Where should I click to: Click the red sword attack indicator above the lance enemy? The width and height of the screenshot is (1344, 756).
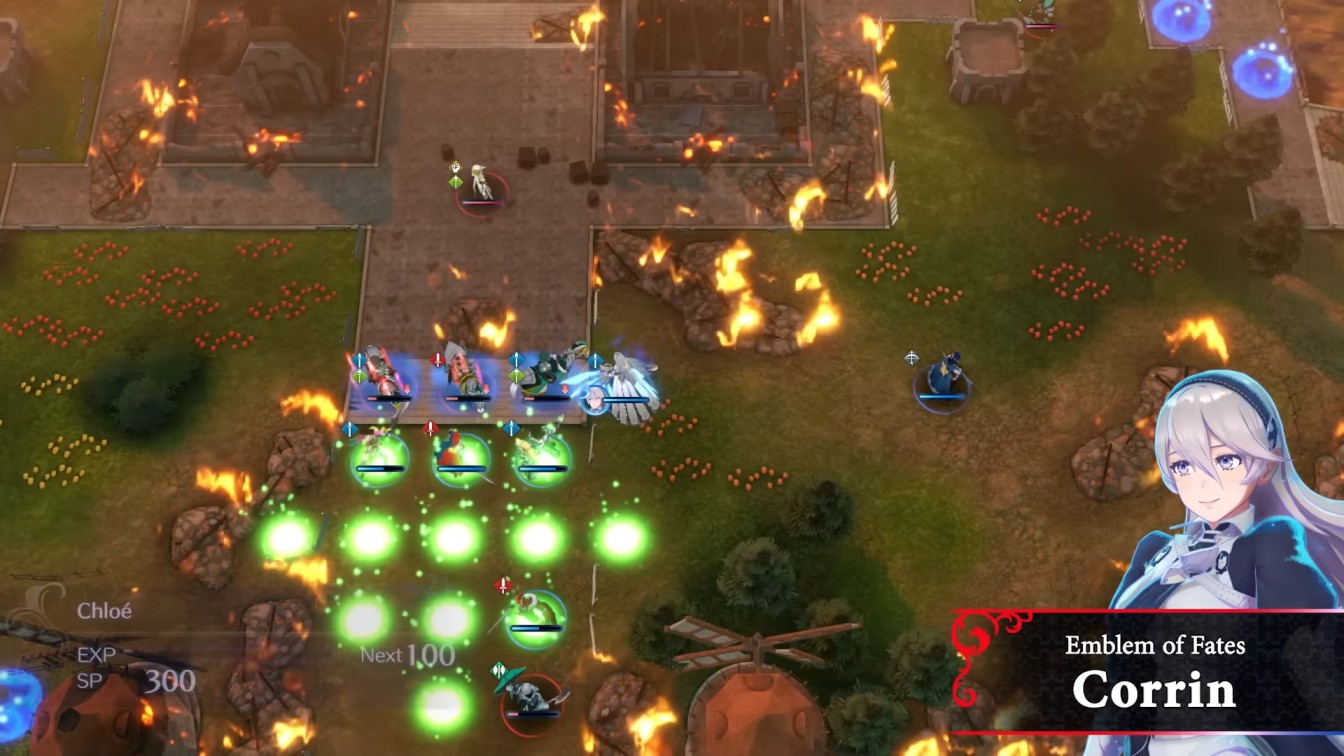tap(437, 359)
